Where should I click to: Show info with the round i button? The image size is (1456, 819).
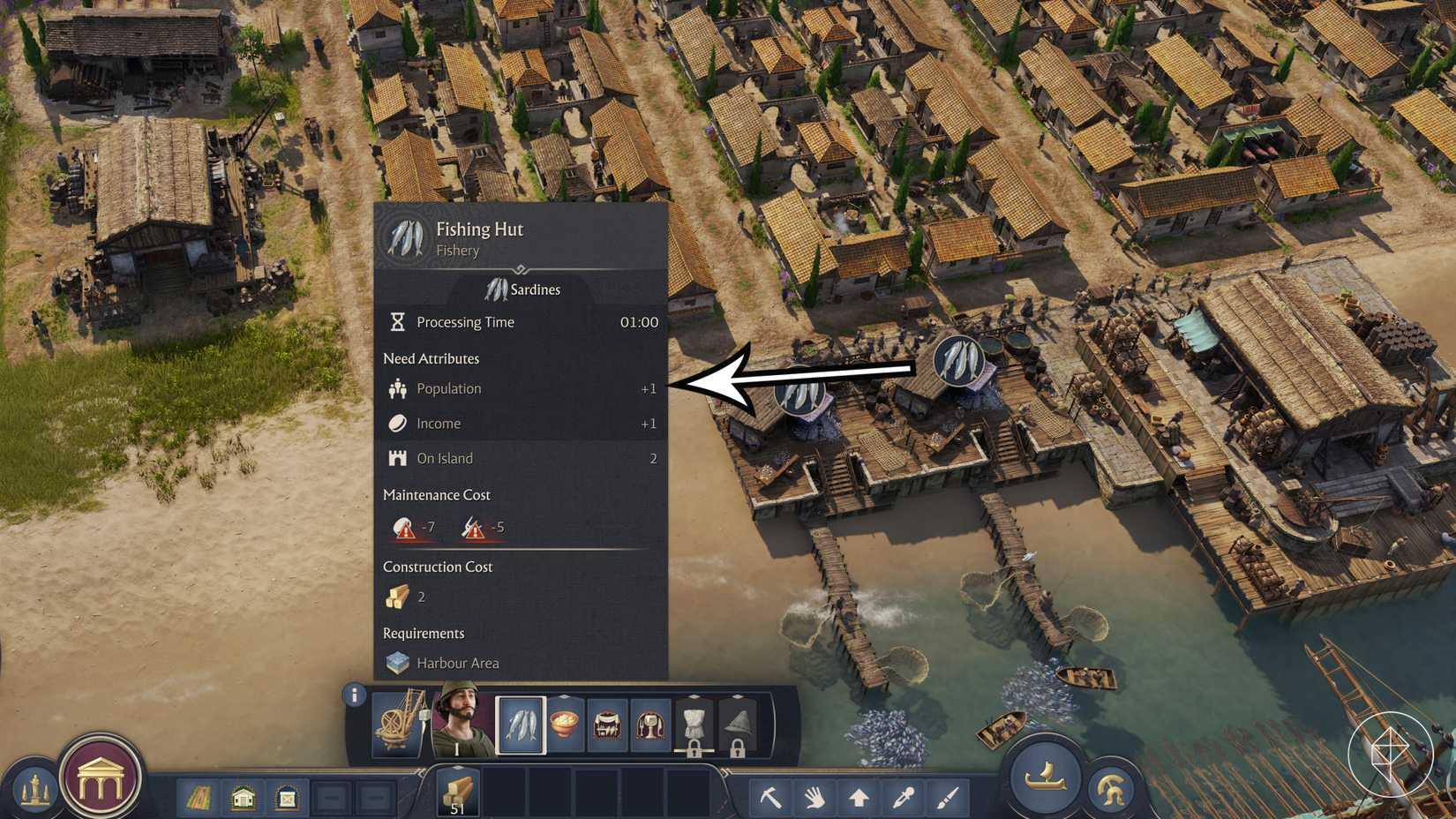tap(355, 695)
